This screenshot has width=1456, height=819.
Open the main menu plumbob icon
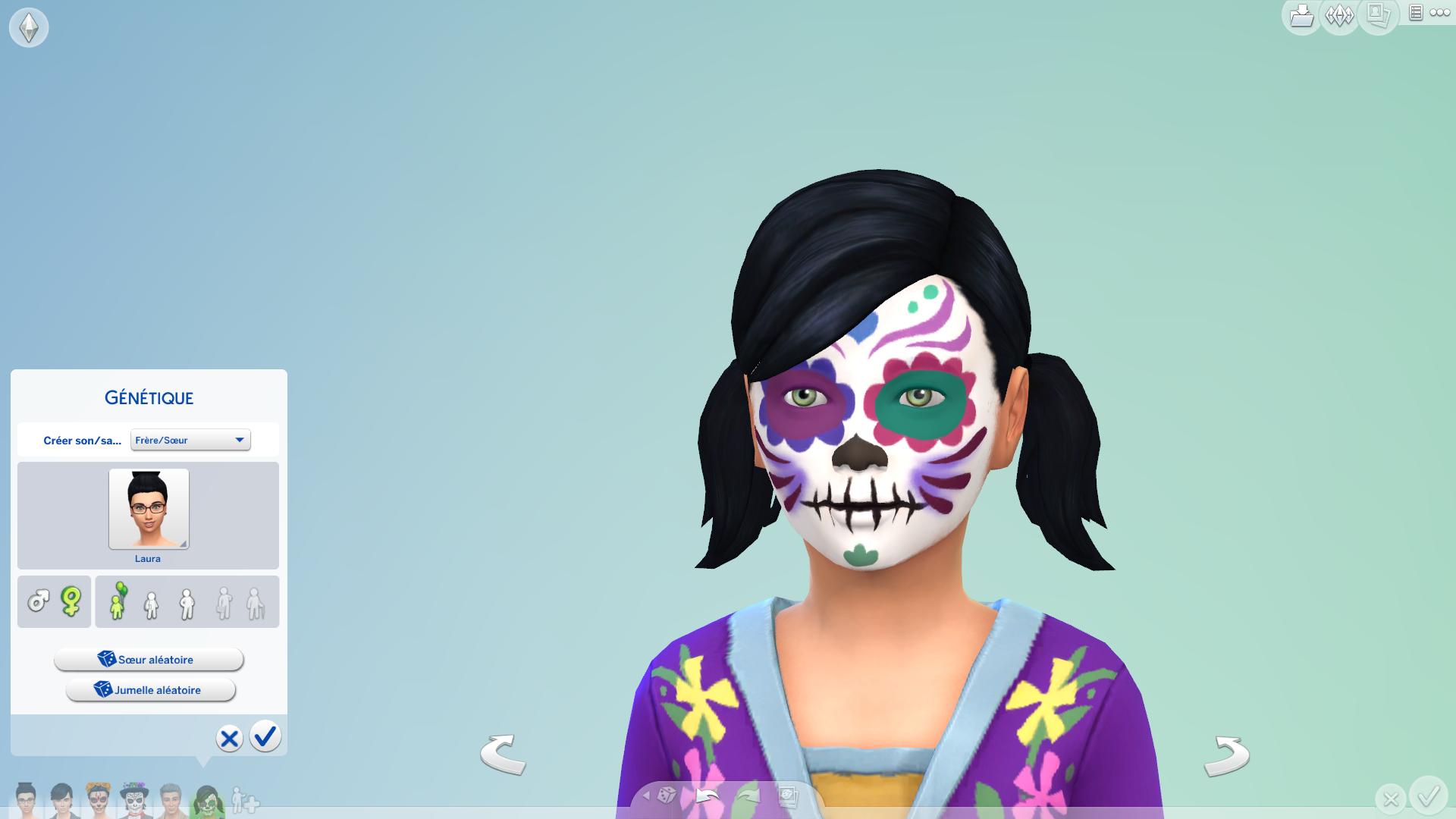pos(29,28)
